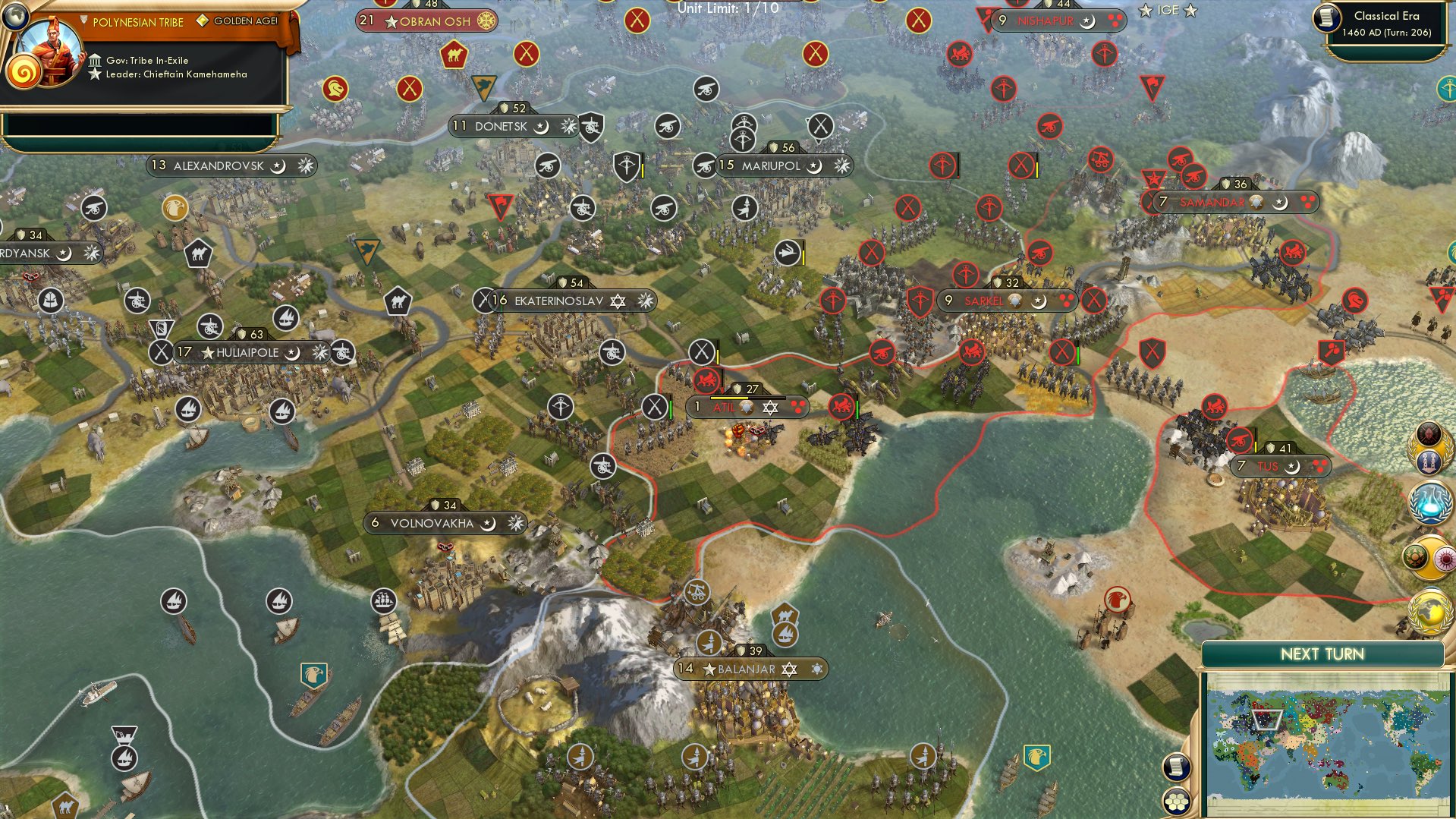Select the red camel pentagon resource icon near Obran Osh
Screen dimensions: 1456x819
pos(454,55)
